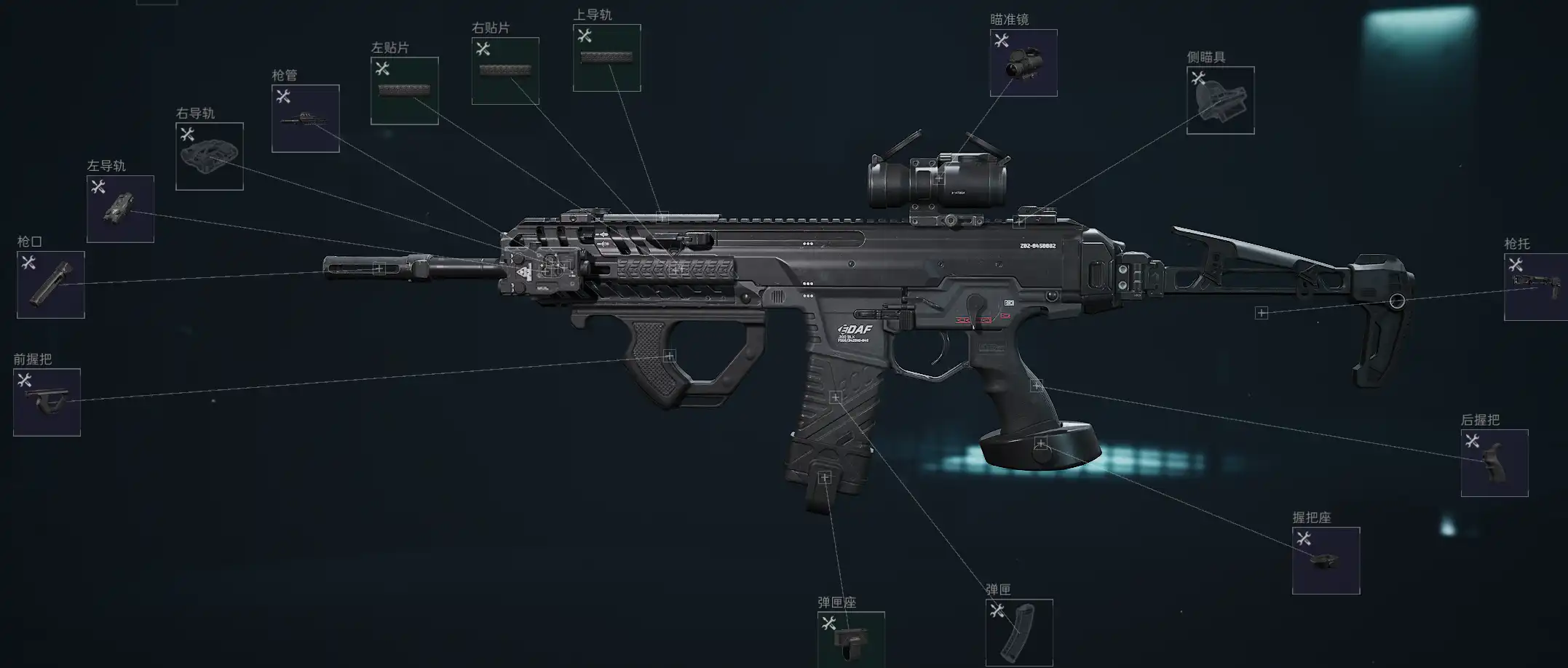This screenshot has height=668, width=1568.
Task: Open the 上导轨 top rail slot
Action: pyautogui.click(x=606, y=58)
